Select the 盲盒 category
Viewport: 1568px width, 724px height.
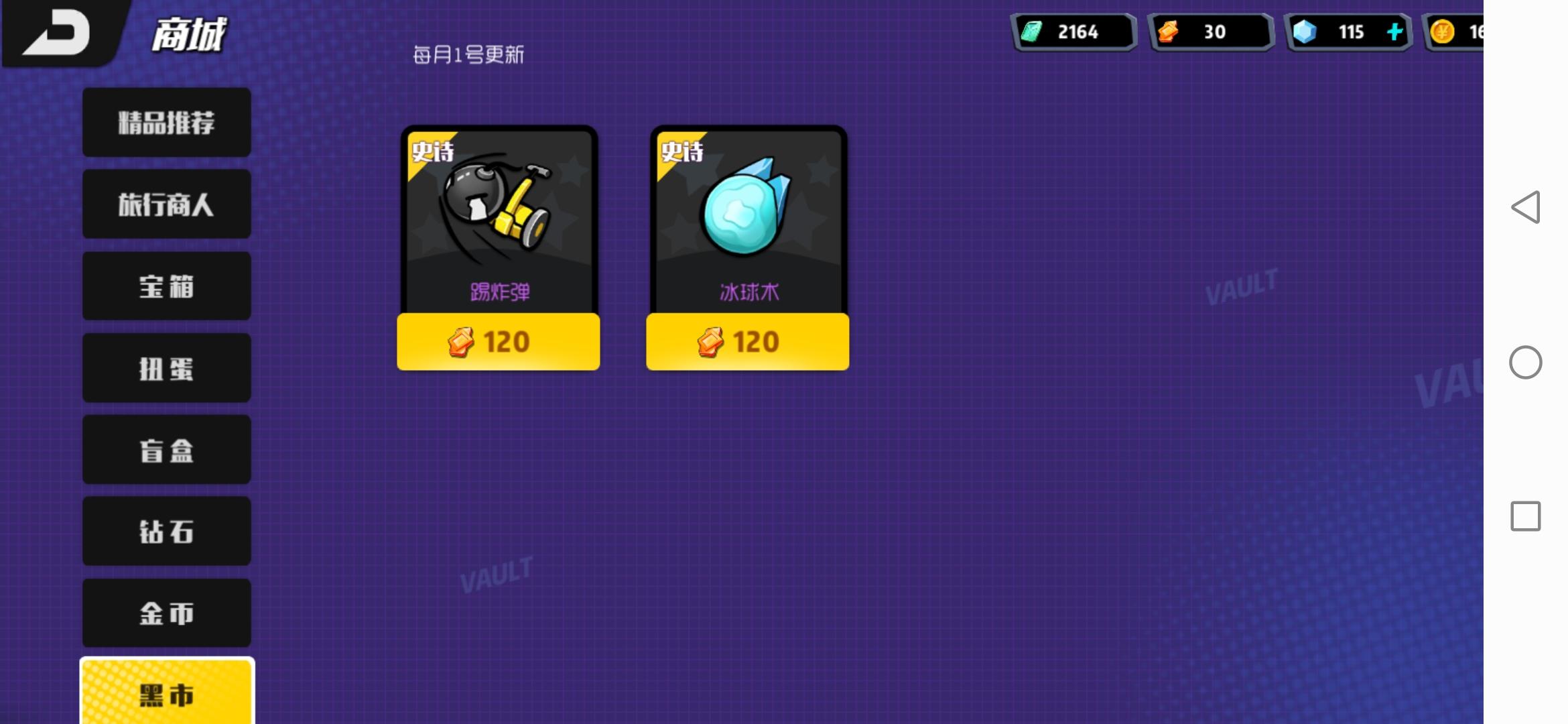[x=166, y=449]
